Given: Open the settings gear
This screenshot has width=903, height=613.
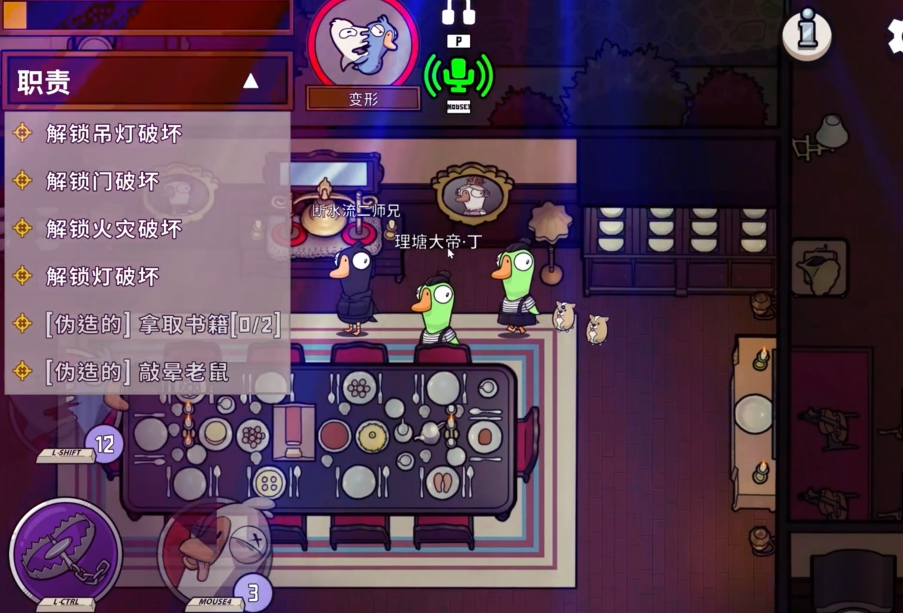Looking at the screenshot, I should 895,33.
